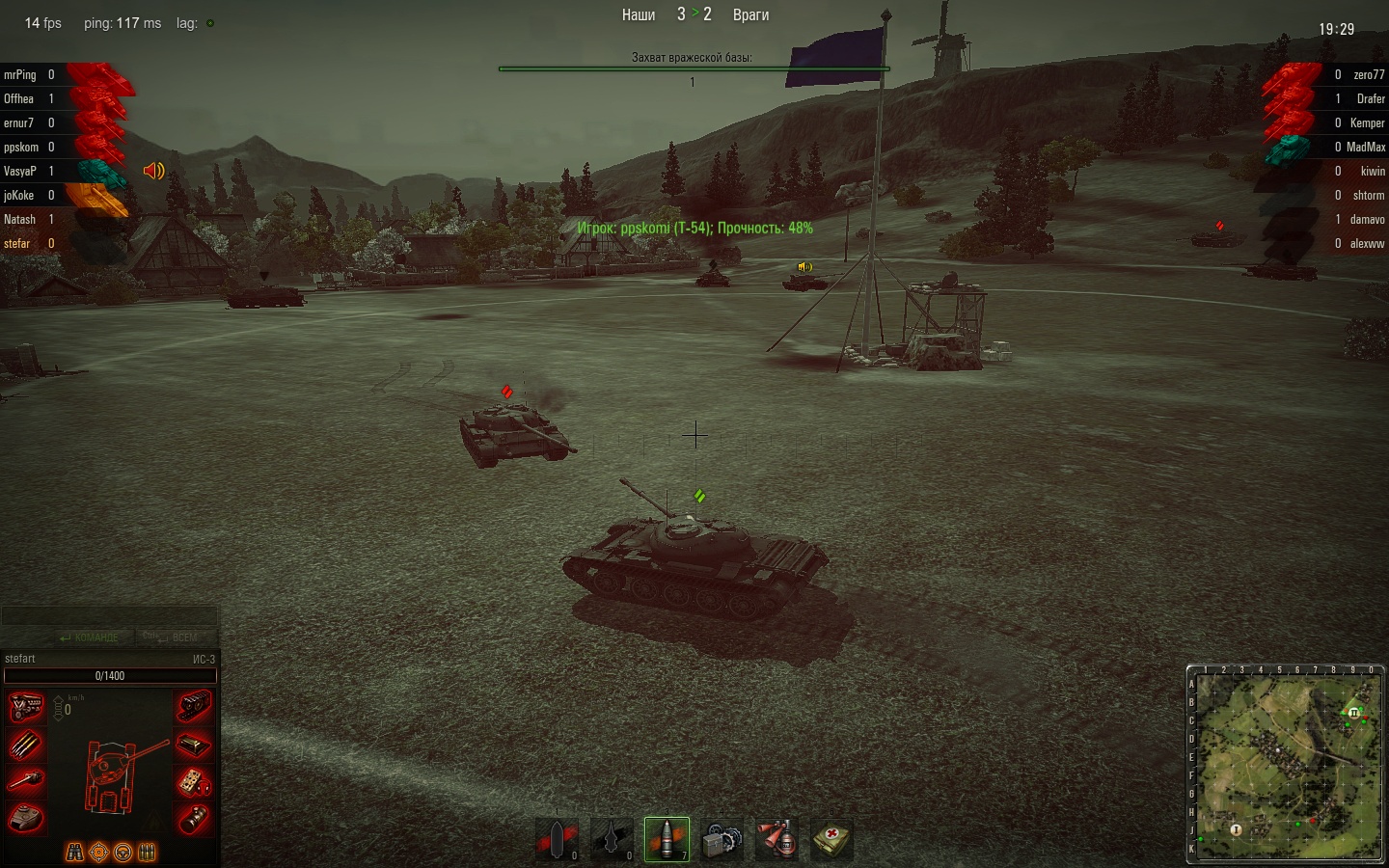Send chat message to team via КОМАНДЕ
Viewport: 1389px width, 868px height.
click(x=90, y=637)
